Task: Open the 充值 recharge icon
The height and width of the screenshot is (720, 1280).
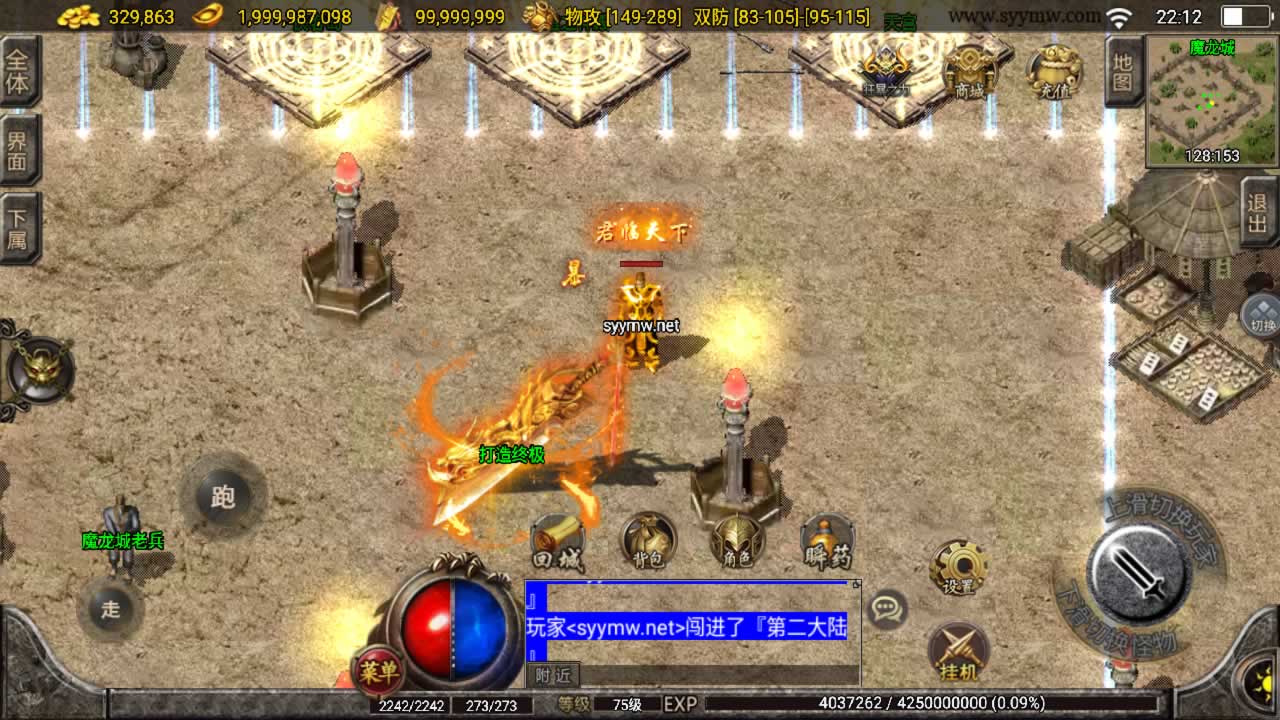Action: (1054, 71)
